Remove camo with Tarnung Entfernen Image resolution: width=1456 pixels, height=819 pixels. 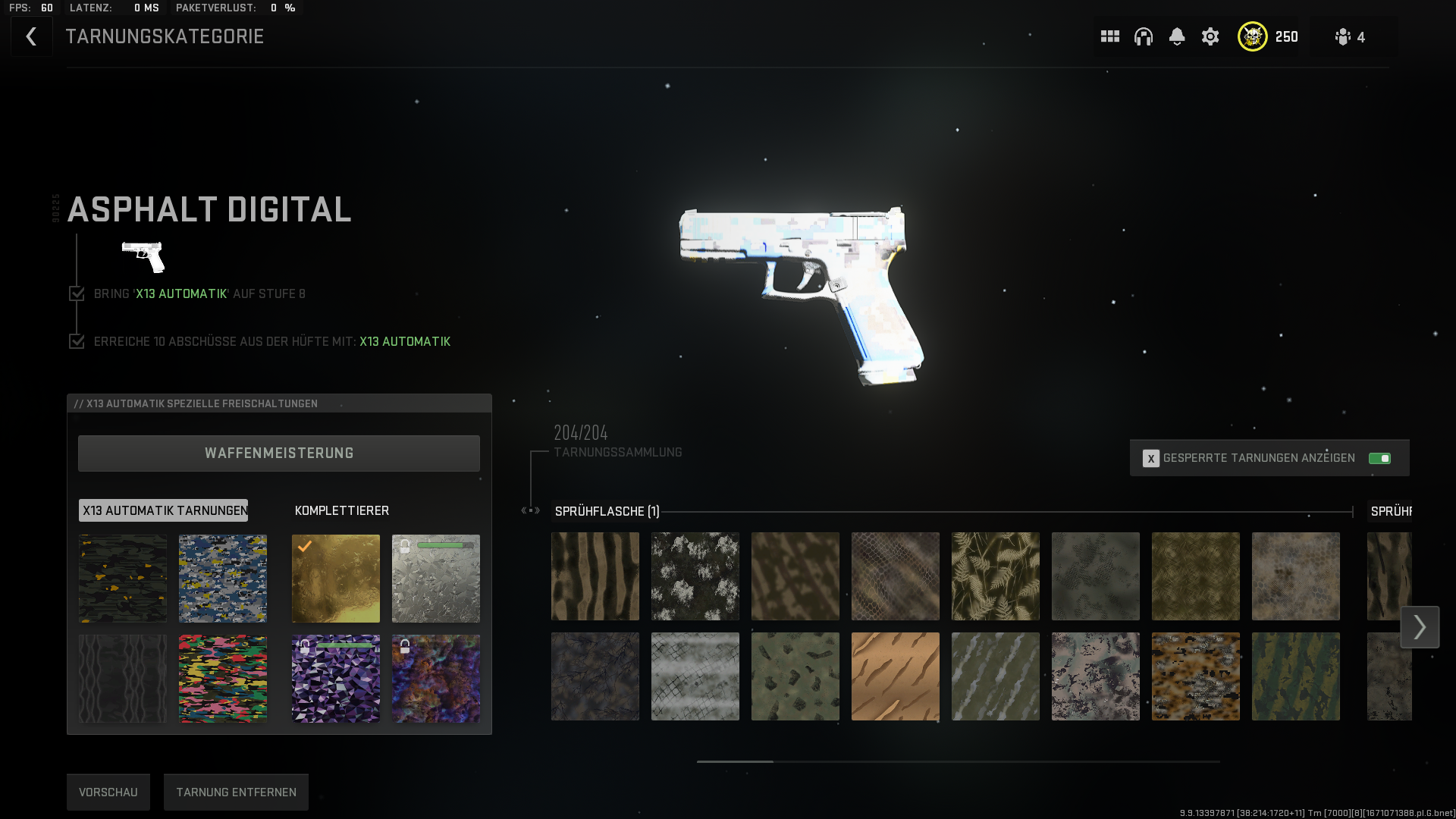(x=236, y=792)
